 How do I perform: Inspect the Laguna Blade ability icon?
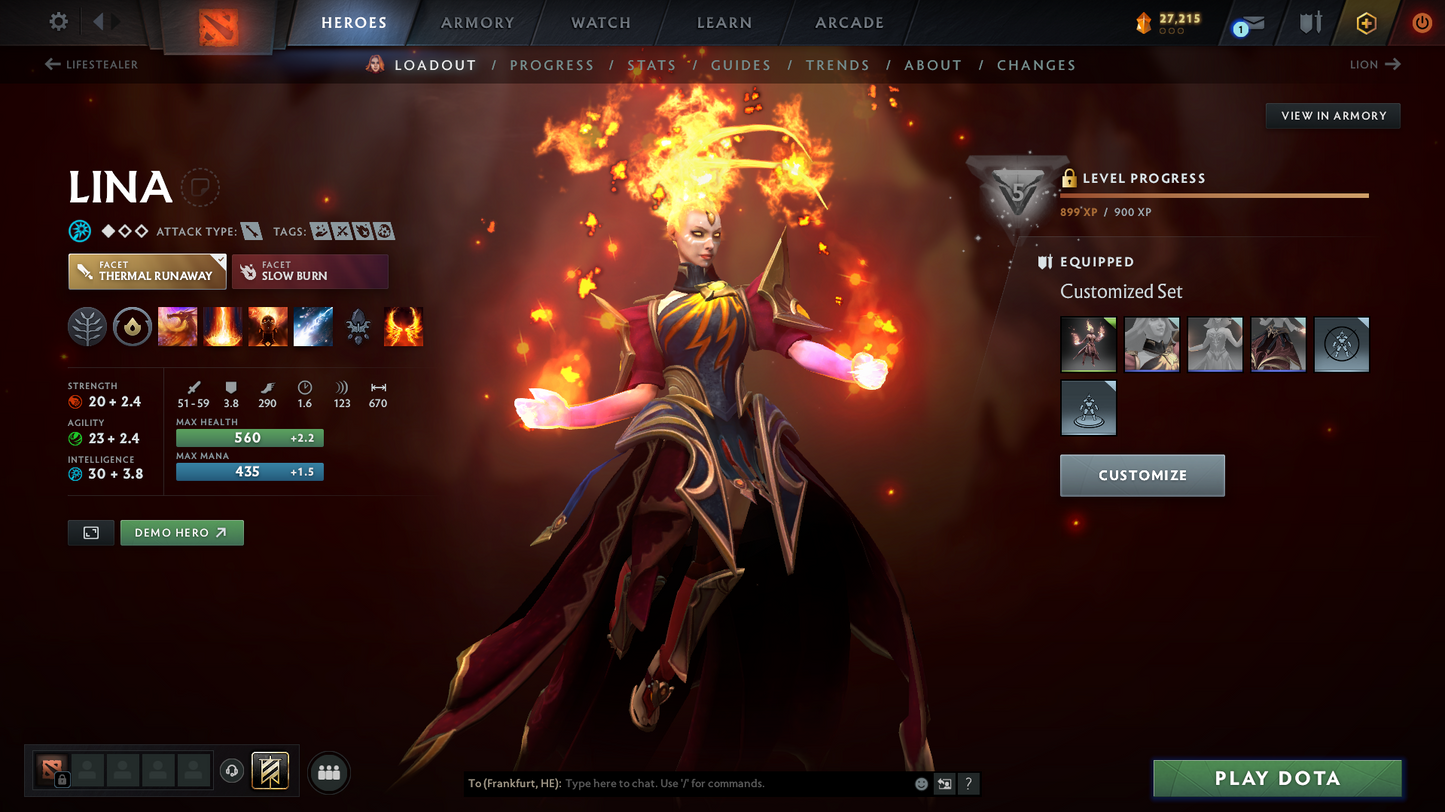coord(313,326)
